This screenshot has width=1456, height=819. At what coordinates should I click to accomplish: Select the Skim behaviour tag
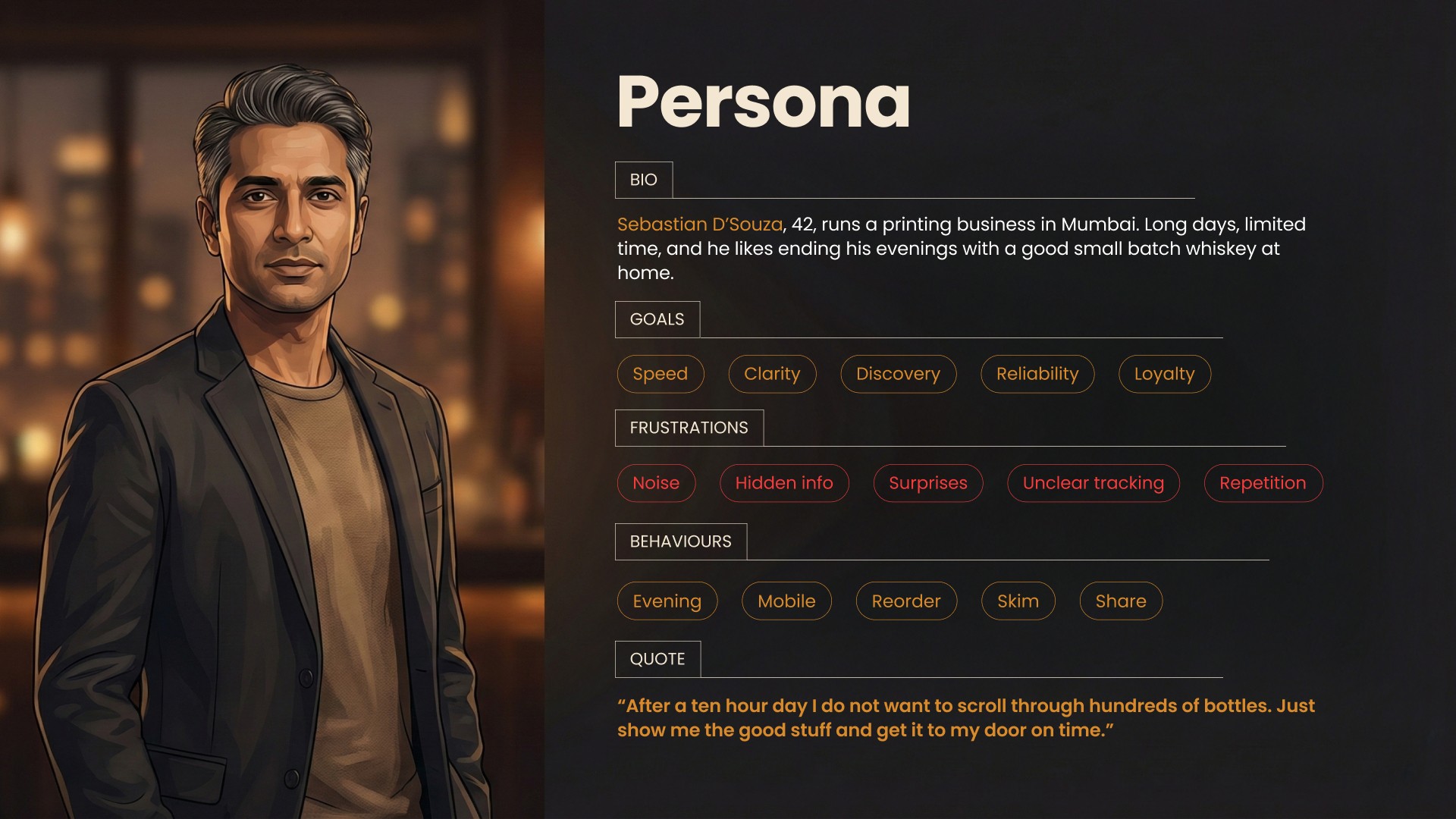click(x=1018, y=601)
